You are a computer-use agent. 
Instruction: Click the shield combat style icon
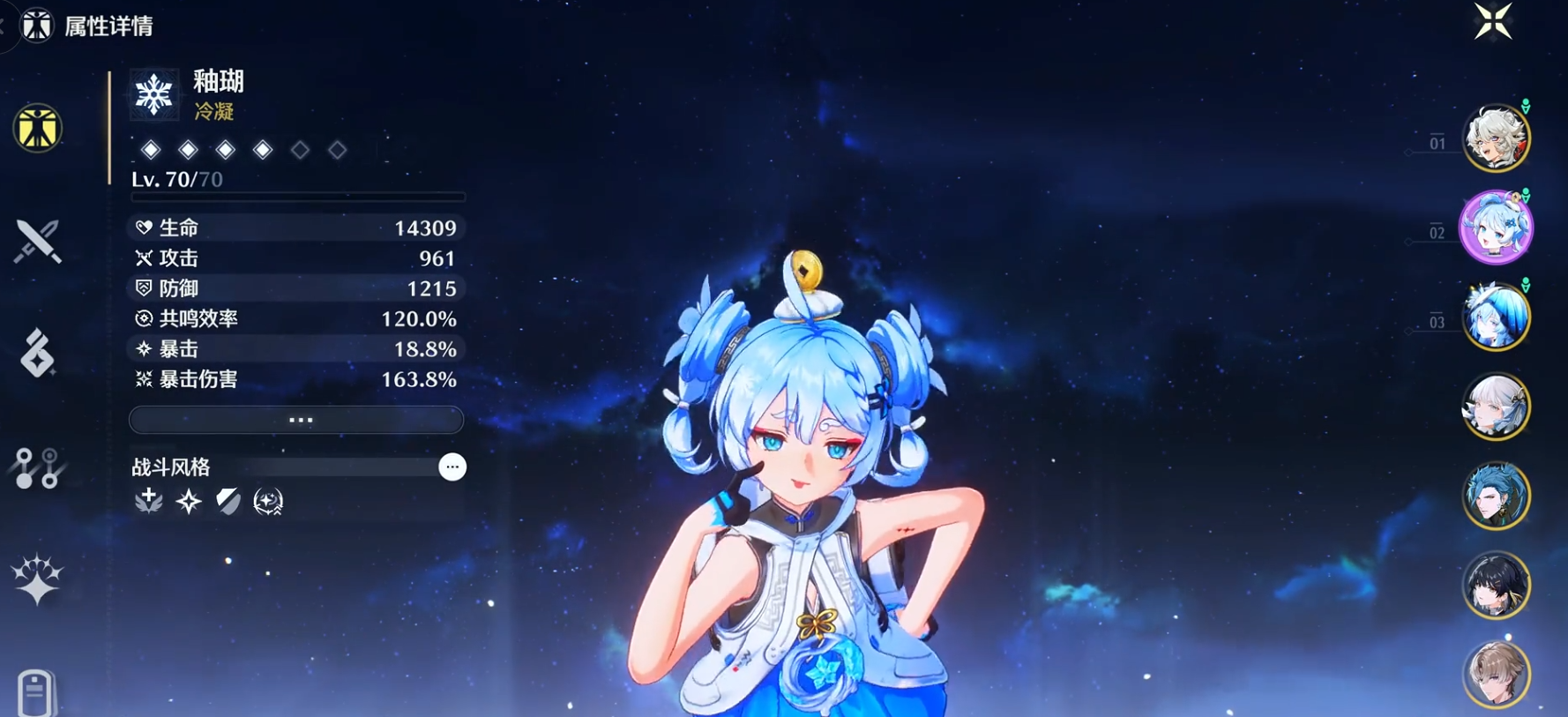[x=228, y=501]
